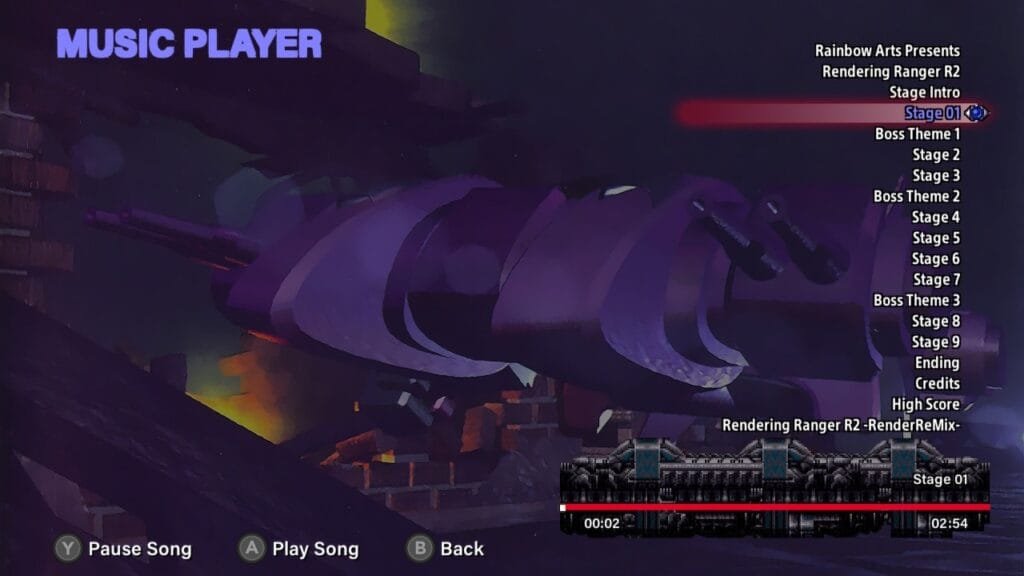1024x576 pixels.
Task: Select the Boss Theme 3 track
Action: point(916,300)
